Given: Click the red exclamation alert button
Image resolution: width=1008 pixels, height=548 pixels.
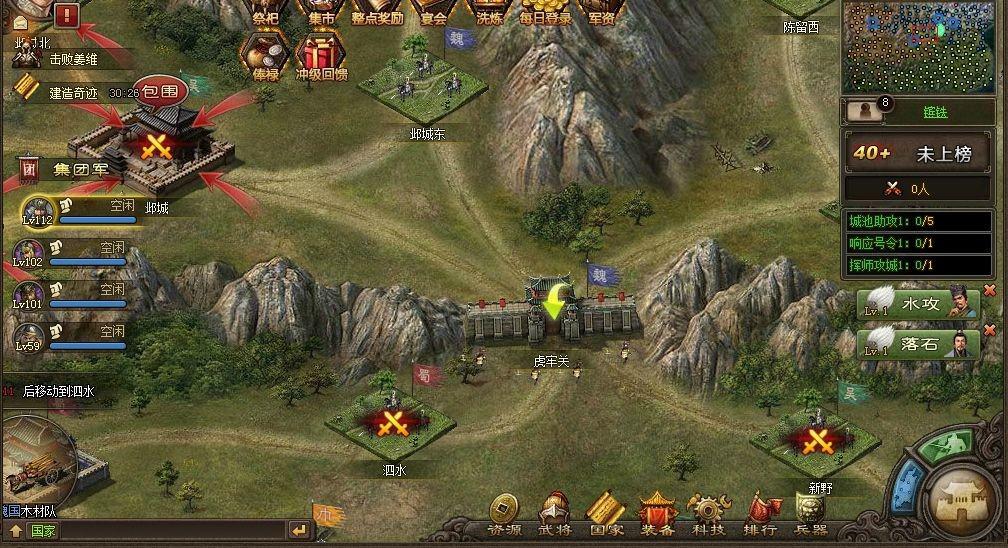Looking at the screenshot, I should click(68, 14).
